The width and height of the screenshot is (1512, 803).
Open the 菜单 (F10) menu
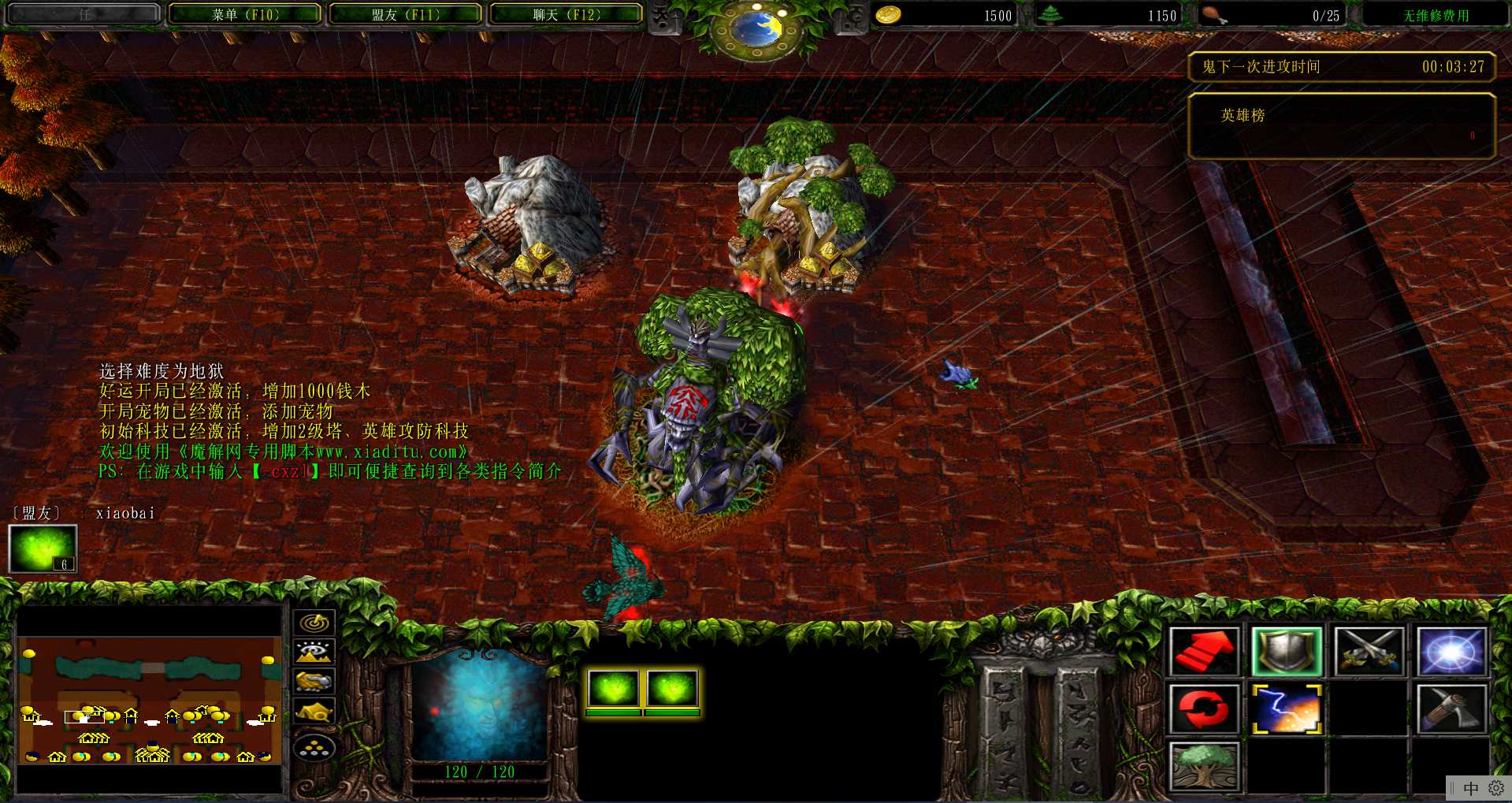click(x=245, y=14)
